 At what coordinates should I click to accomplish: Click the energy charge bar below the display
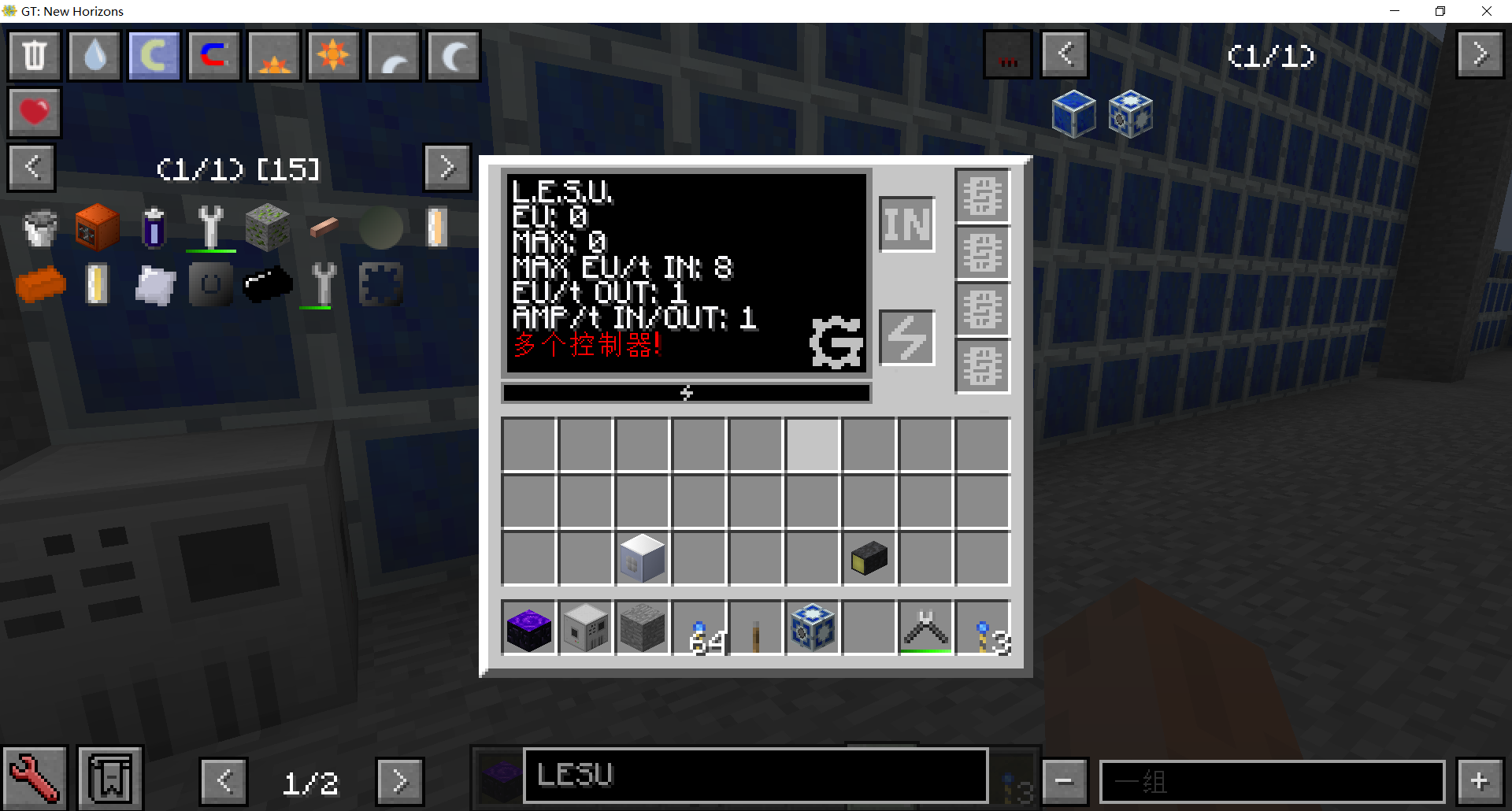[686, 393]
